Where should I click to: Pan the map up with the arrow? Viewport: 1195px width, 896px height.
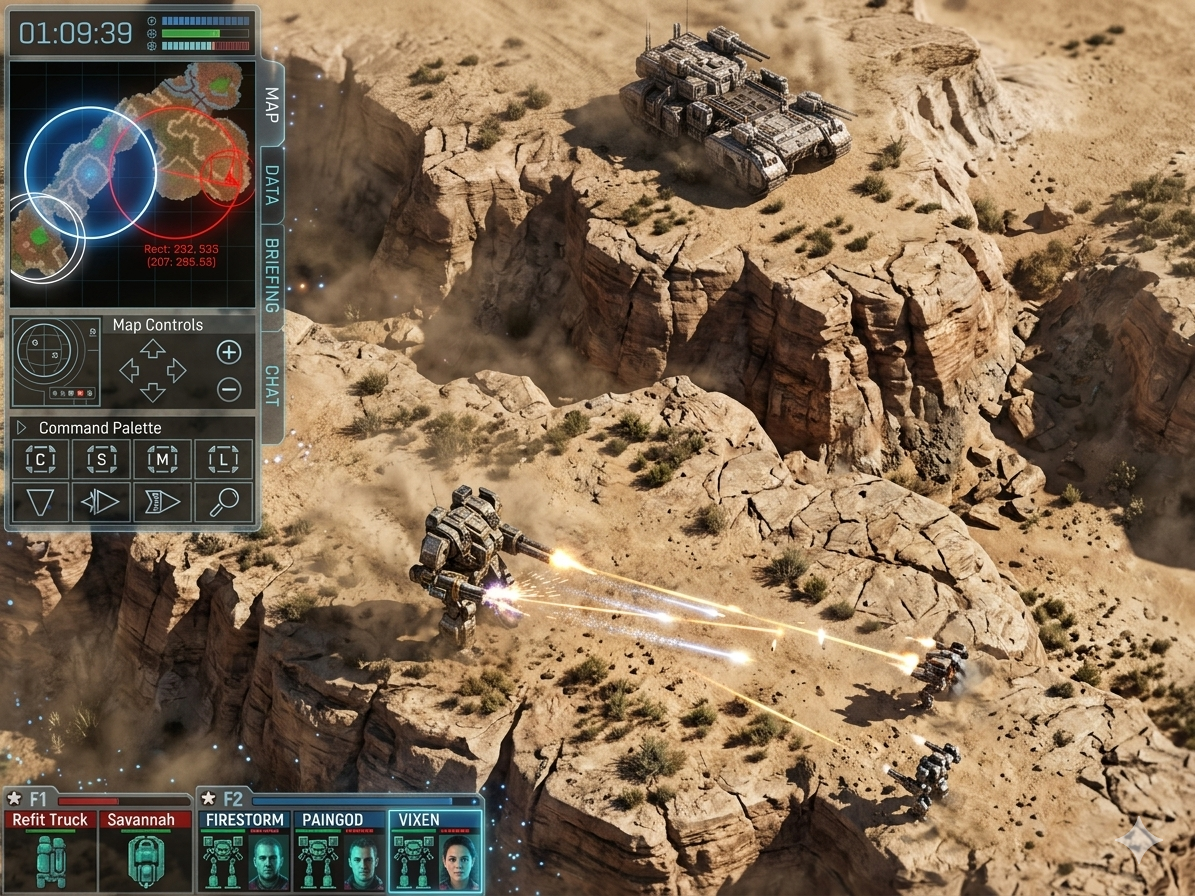[152, 349]
